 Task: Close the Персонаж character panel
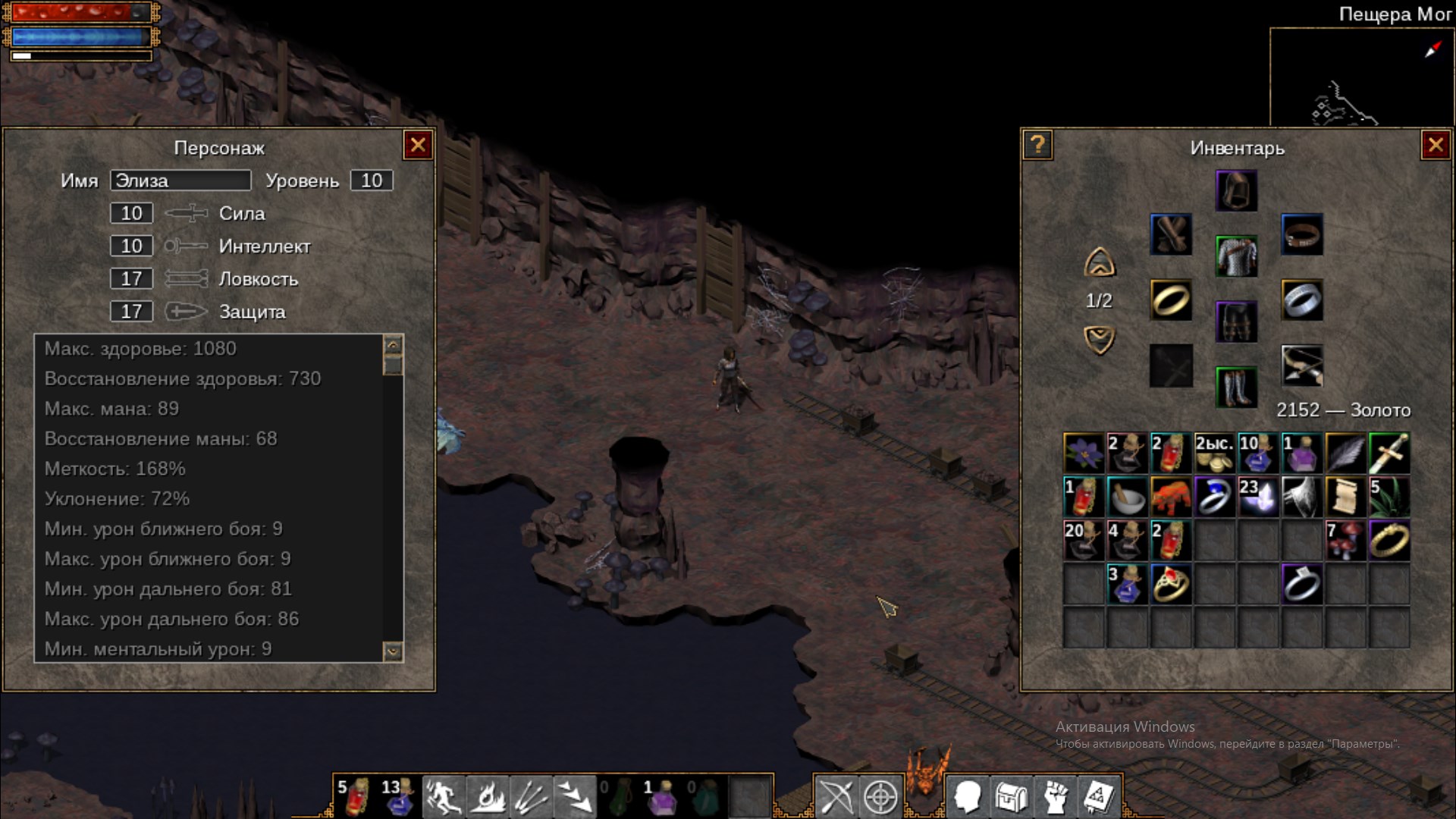(x=418, y=146)
